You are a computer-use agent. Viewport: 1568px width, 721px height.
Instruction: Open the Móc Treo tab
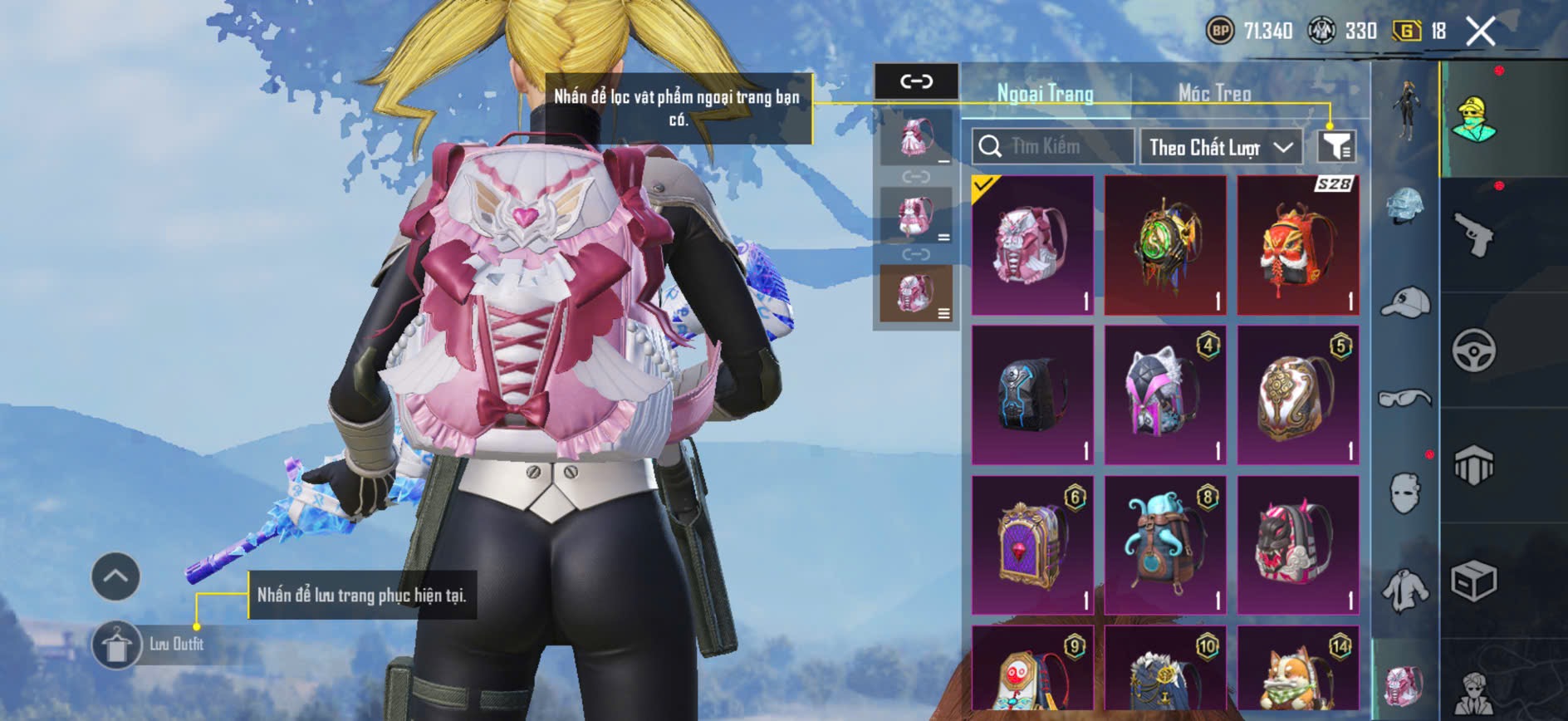[1214, 93]
